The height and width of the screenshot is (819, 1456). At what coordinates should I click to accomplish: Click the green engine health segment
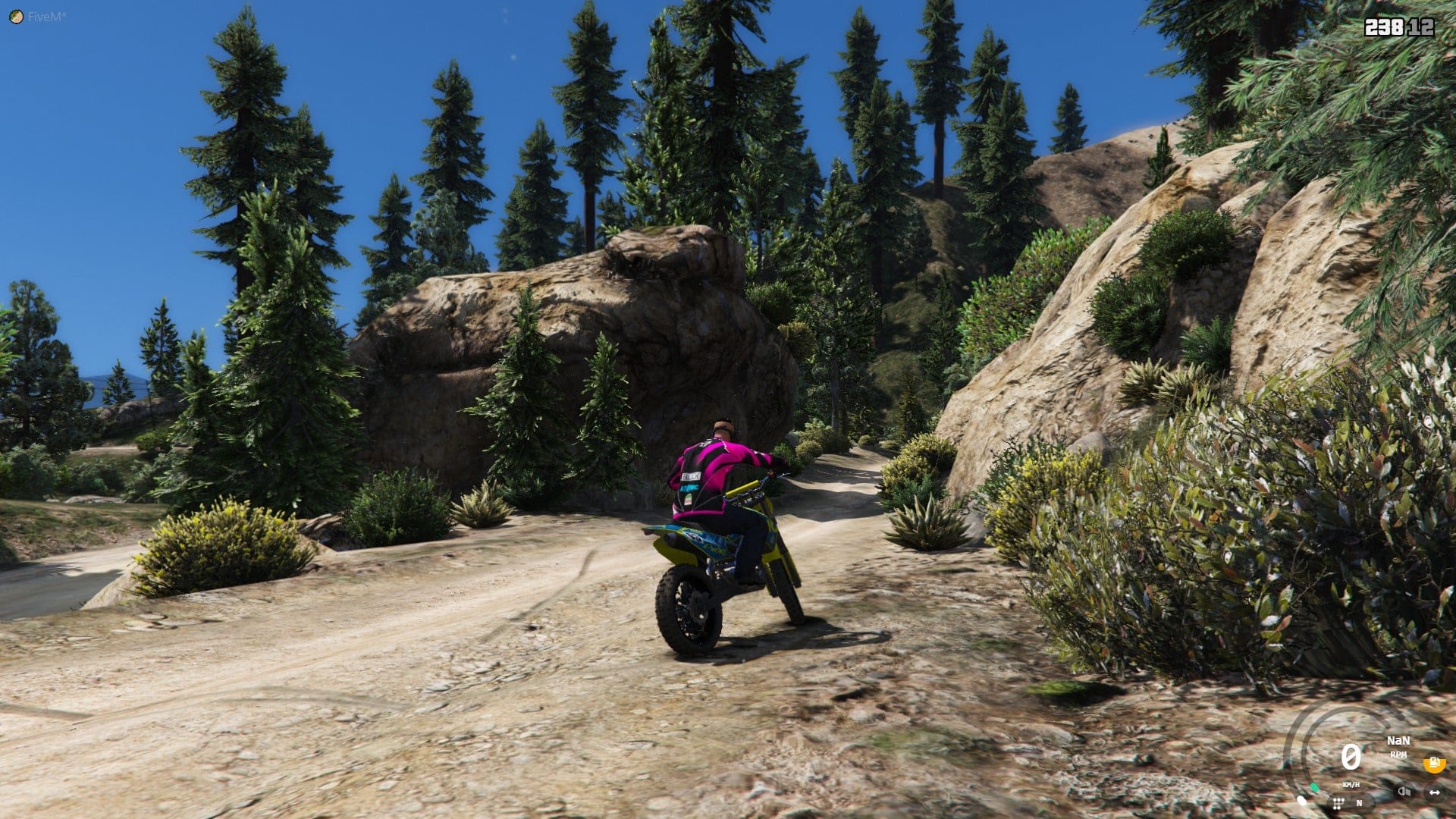(1315, 787)
